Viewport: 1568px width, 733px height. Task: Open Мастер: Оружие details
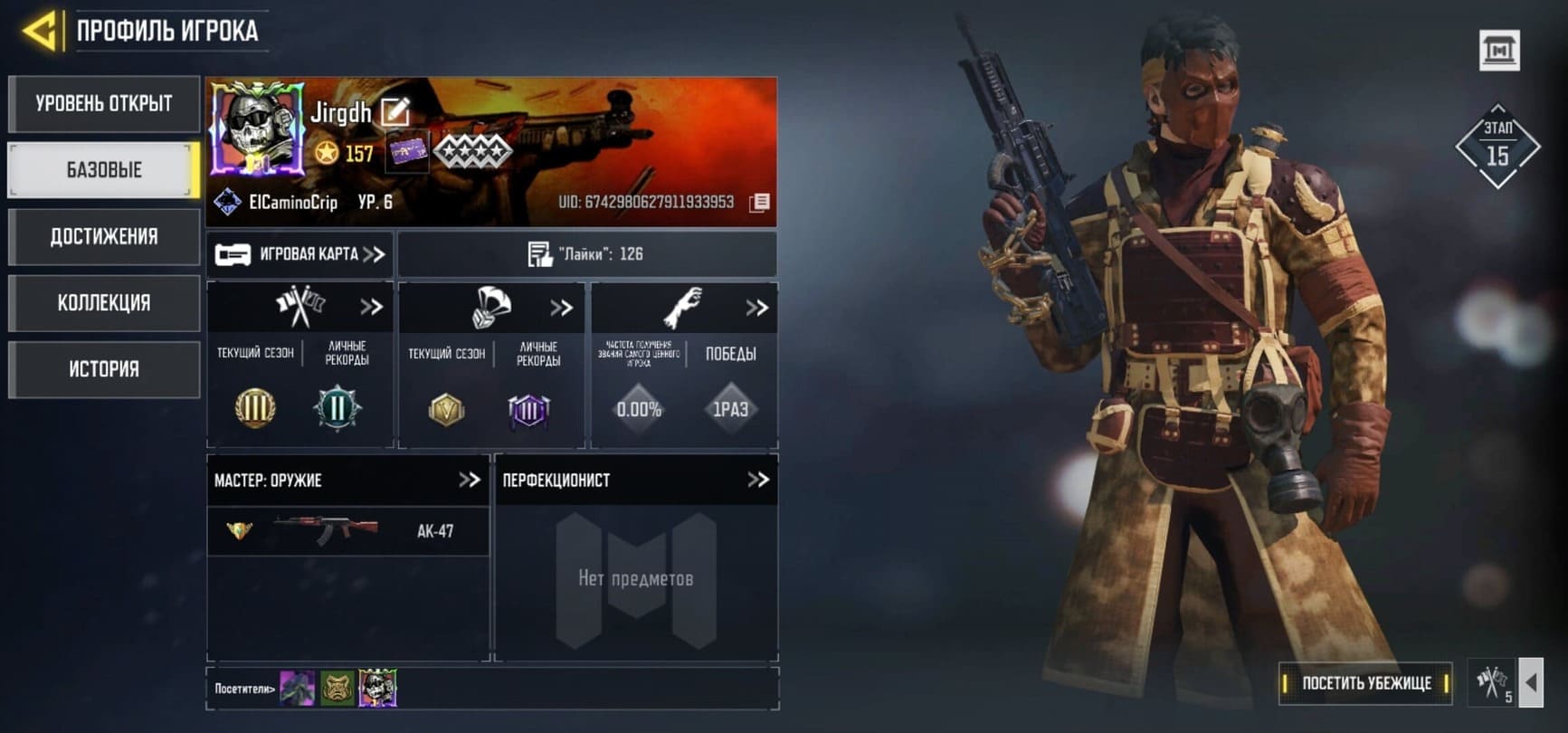(x=469, y=480)
